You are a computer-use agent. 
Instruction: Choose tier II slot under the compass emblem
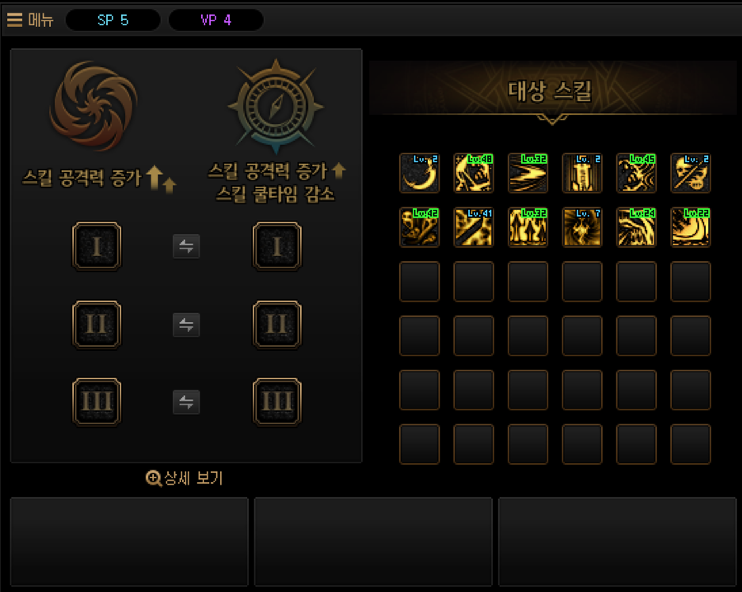(x=277, y=324)
